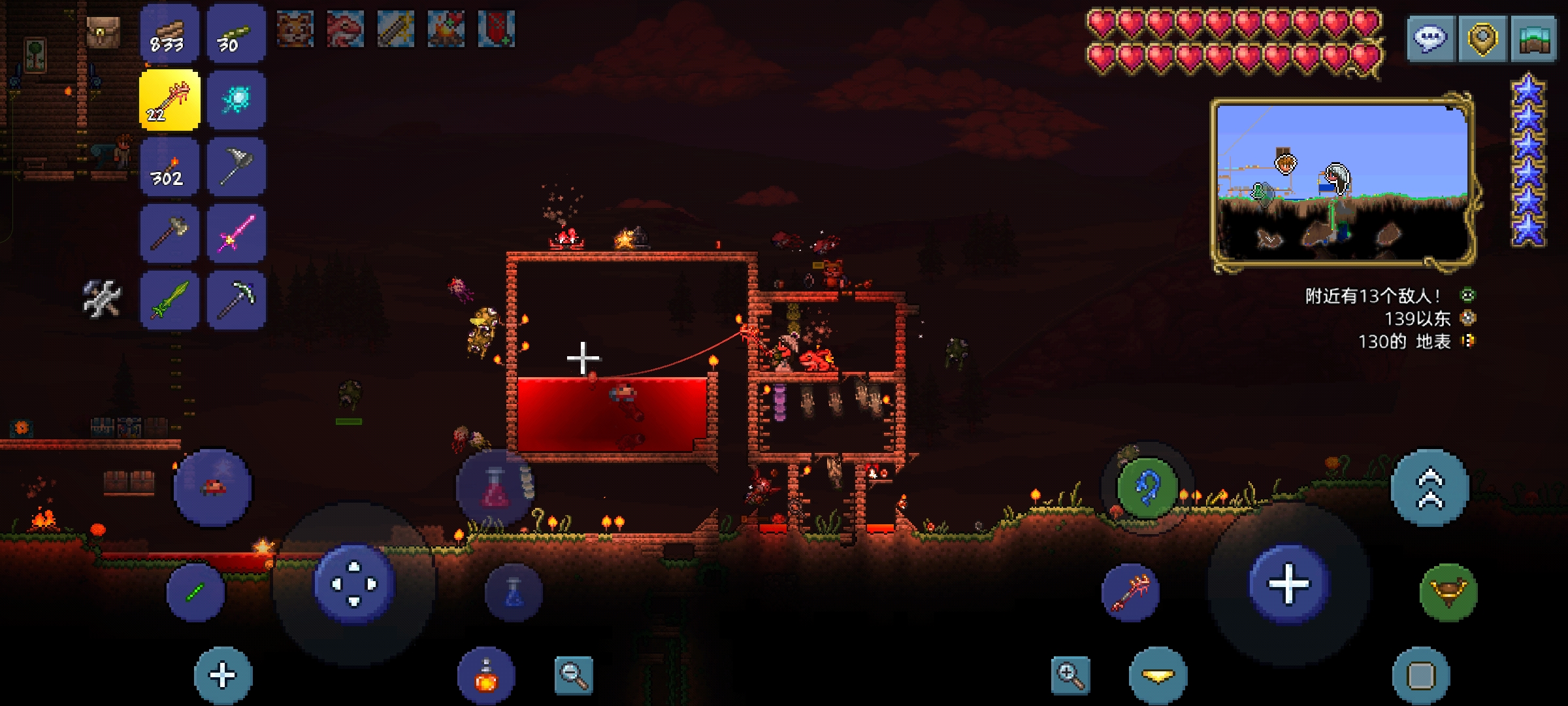
Task: Select the glowing cyan orb item
Action: [236, 101]
